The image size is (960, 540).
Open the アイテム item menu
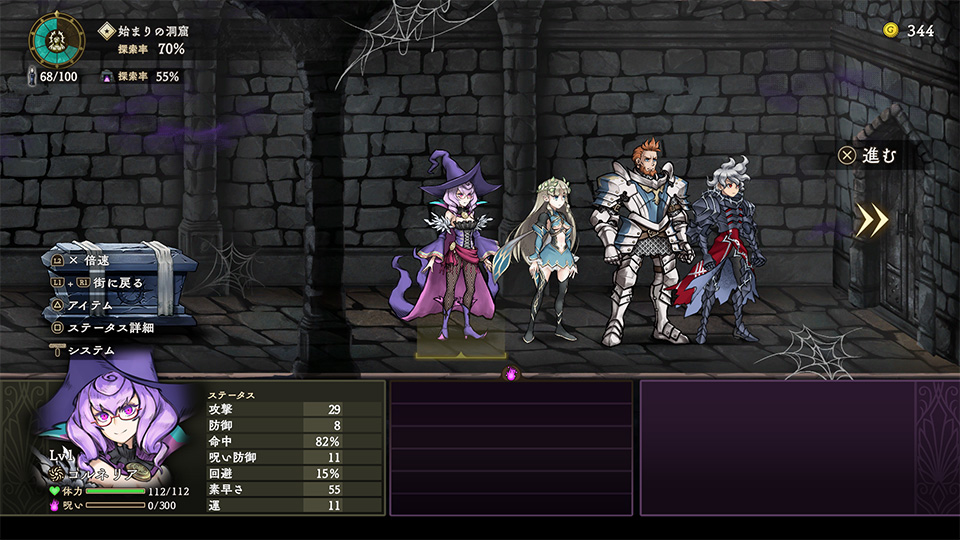[90, 304]
